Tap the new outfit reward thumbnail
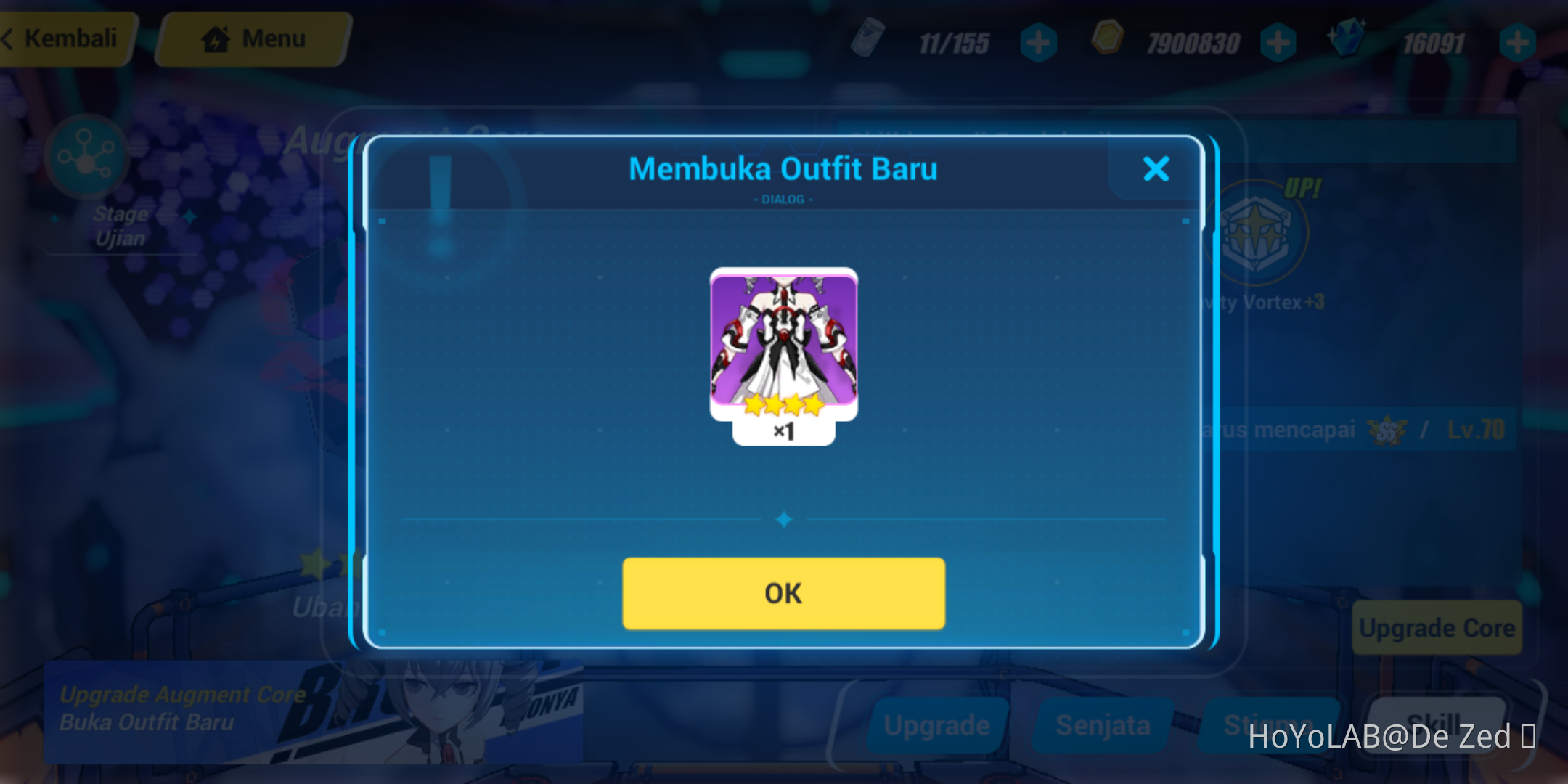 click(x=783, y=341)
